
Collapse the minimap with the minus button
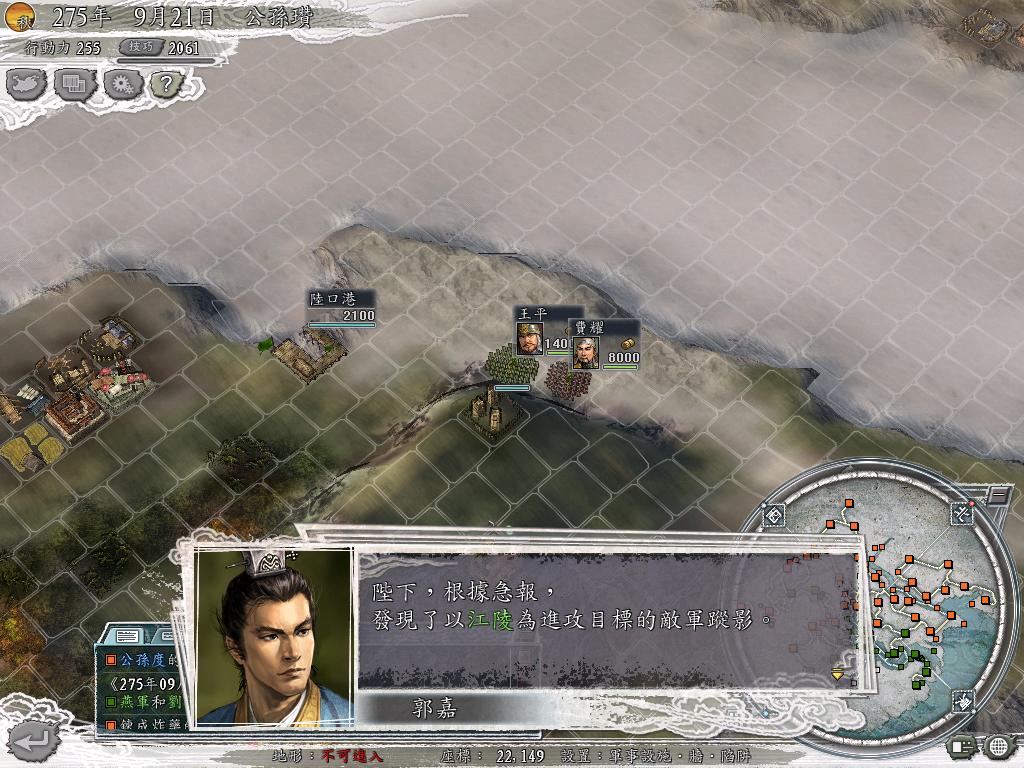(998, 495)
